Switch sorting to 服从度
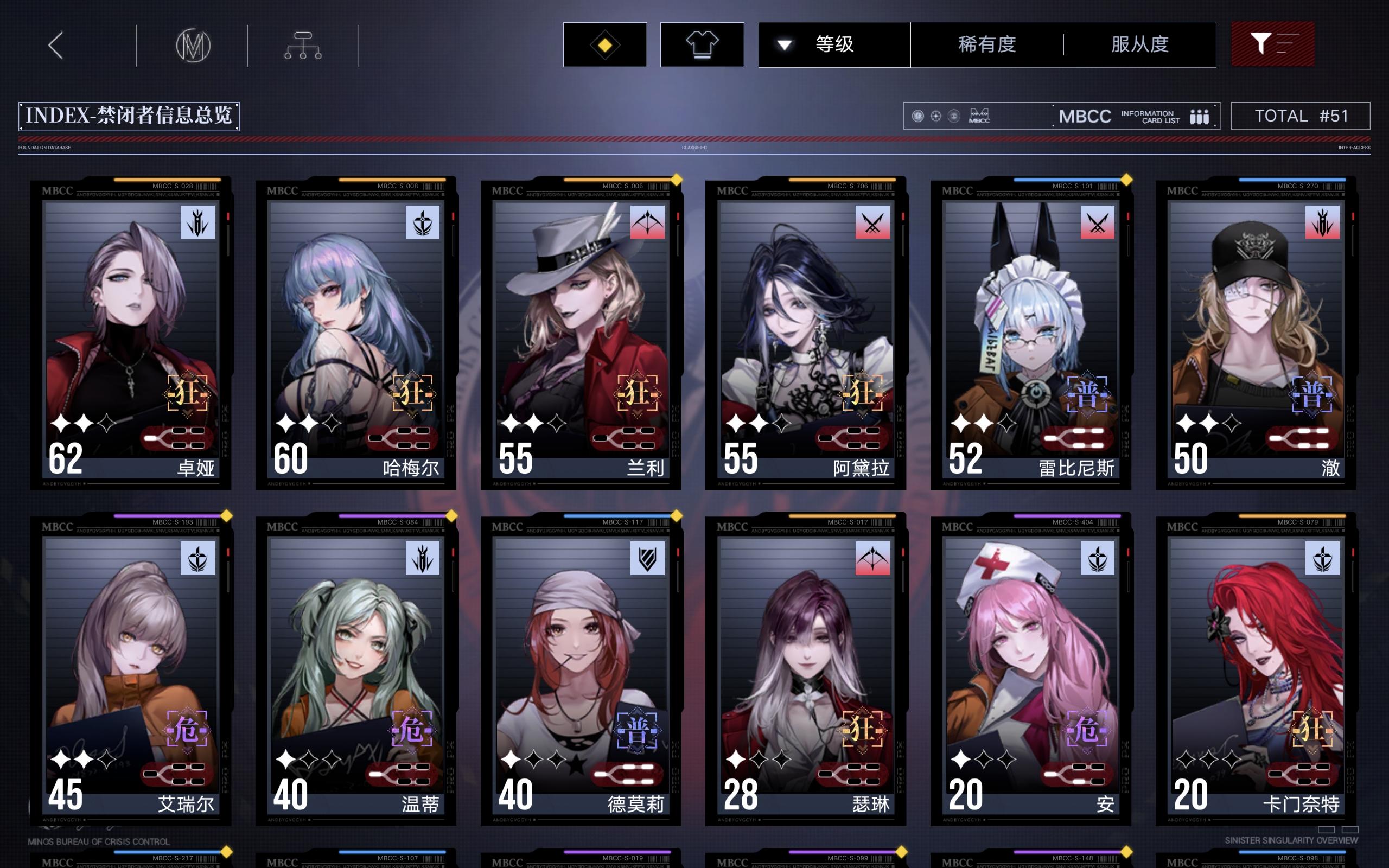Image resolution: width=1389 pixels, height=868 pixels. click(1141, 44)
